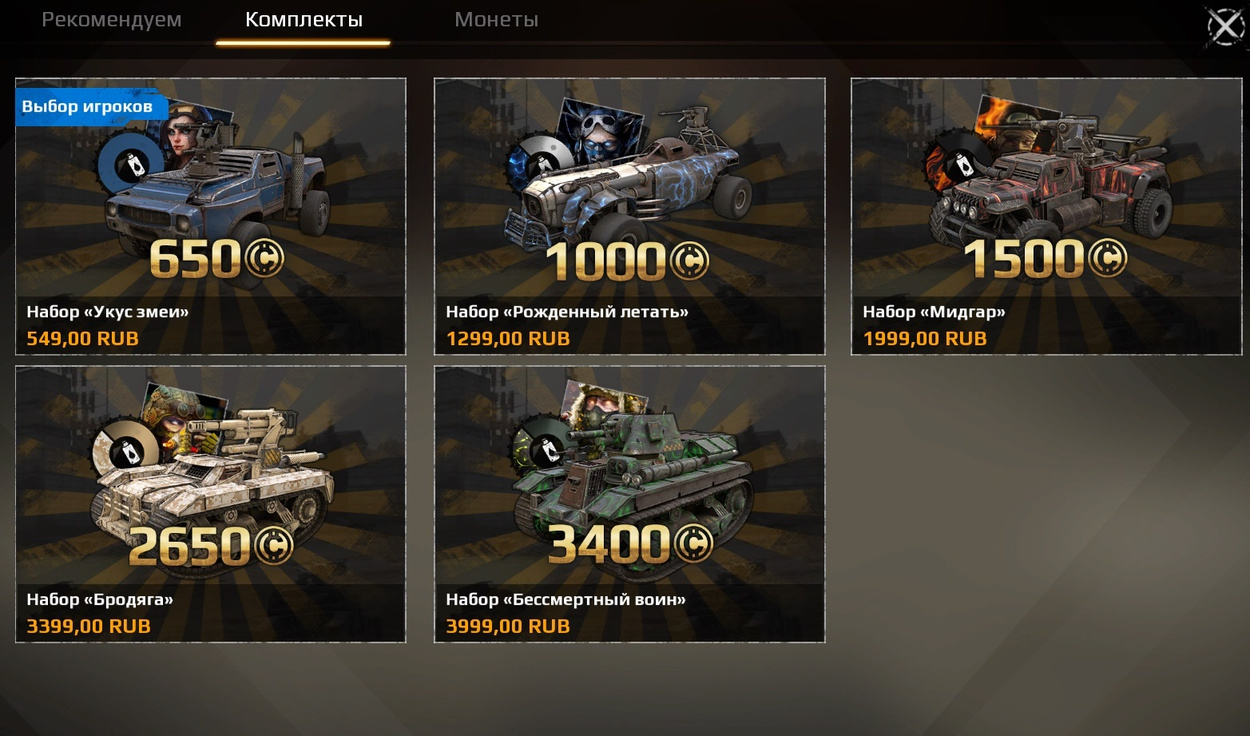Open the «Монеты» tab

496,20
